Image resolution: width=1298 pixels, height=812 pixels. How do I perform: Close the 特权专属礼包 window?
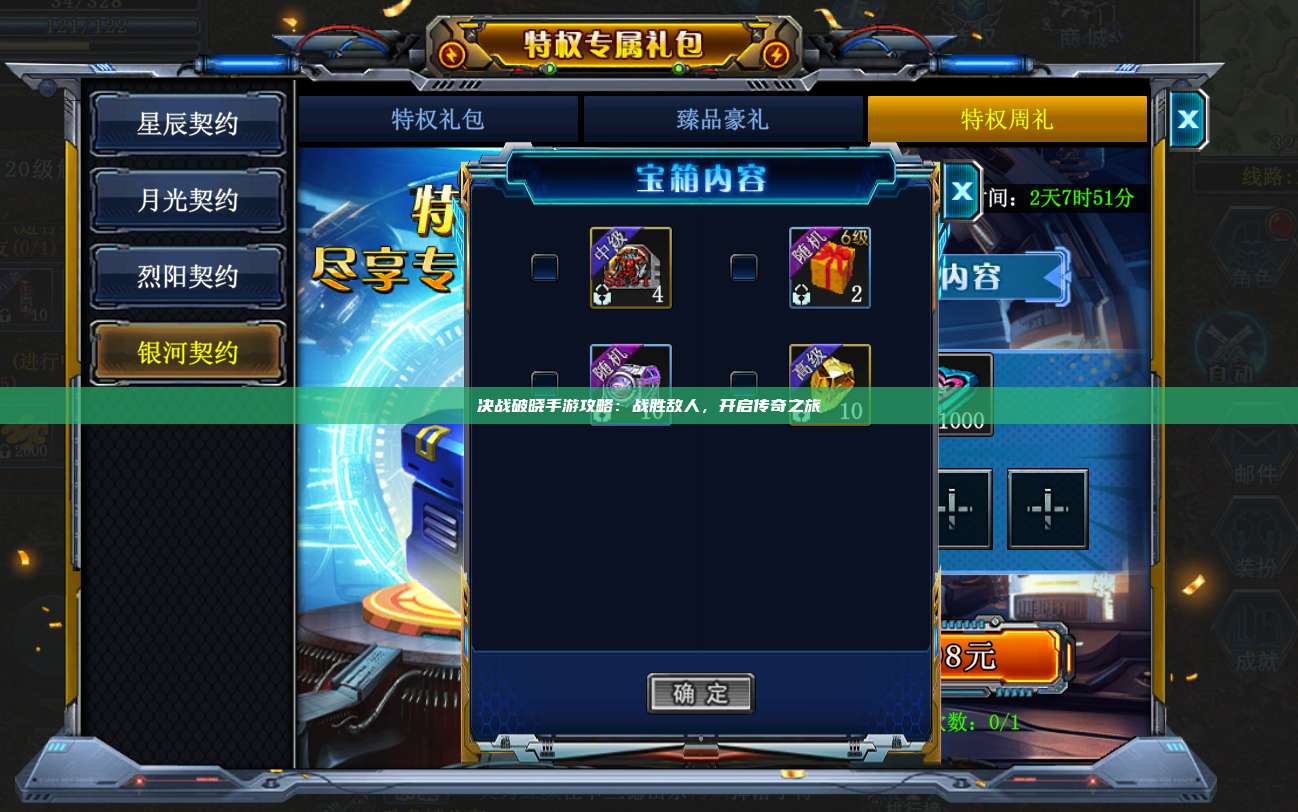coord(1187,120)
